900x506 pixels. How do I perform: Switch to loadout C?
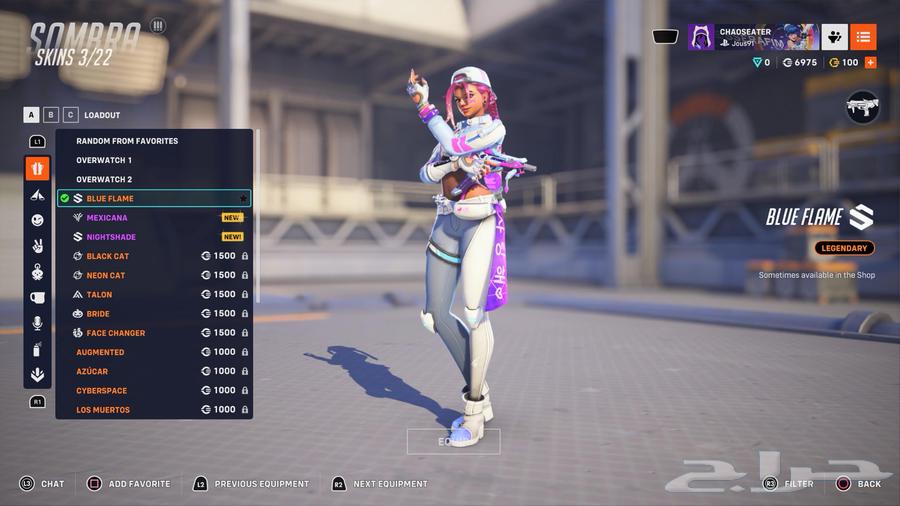point(71,115)
